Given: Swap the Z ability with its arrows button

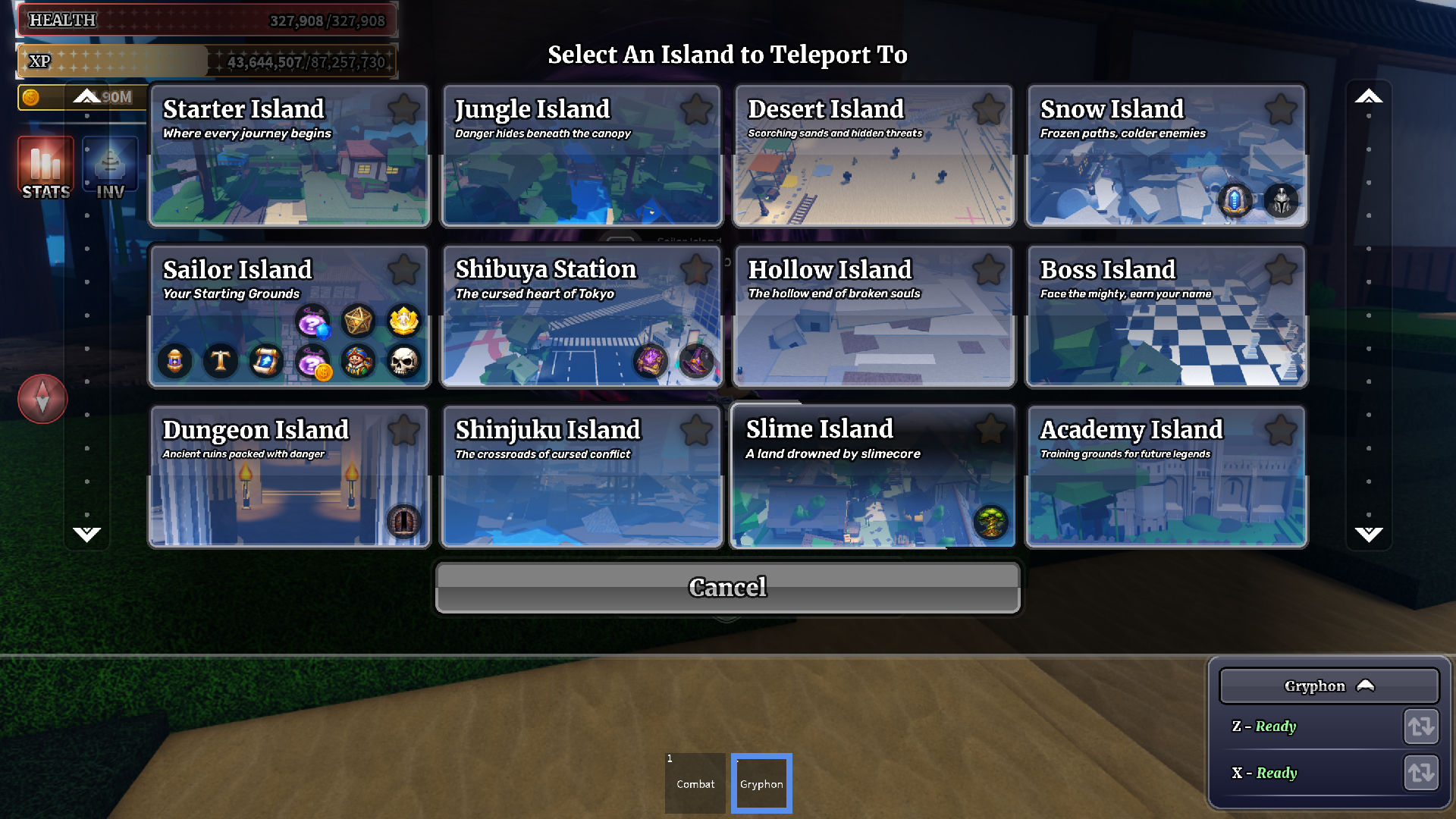Looking at the screenshot, I should click(1420, 726).
